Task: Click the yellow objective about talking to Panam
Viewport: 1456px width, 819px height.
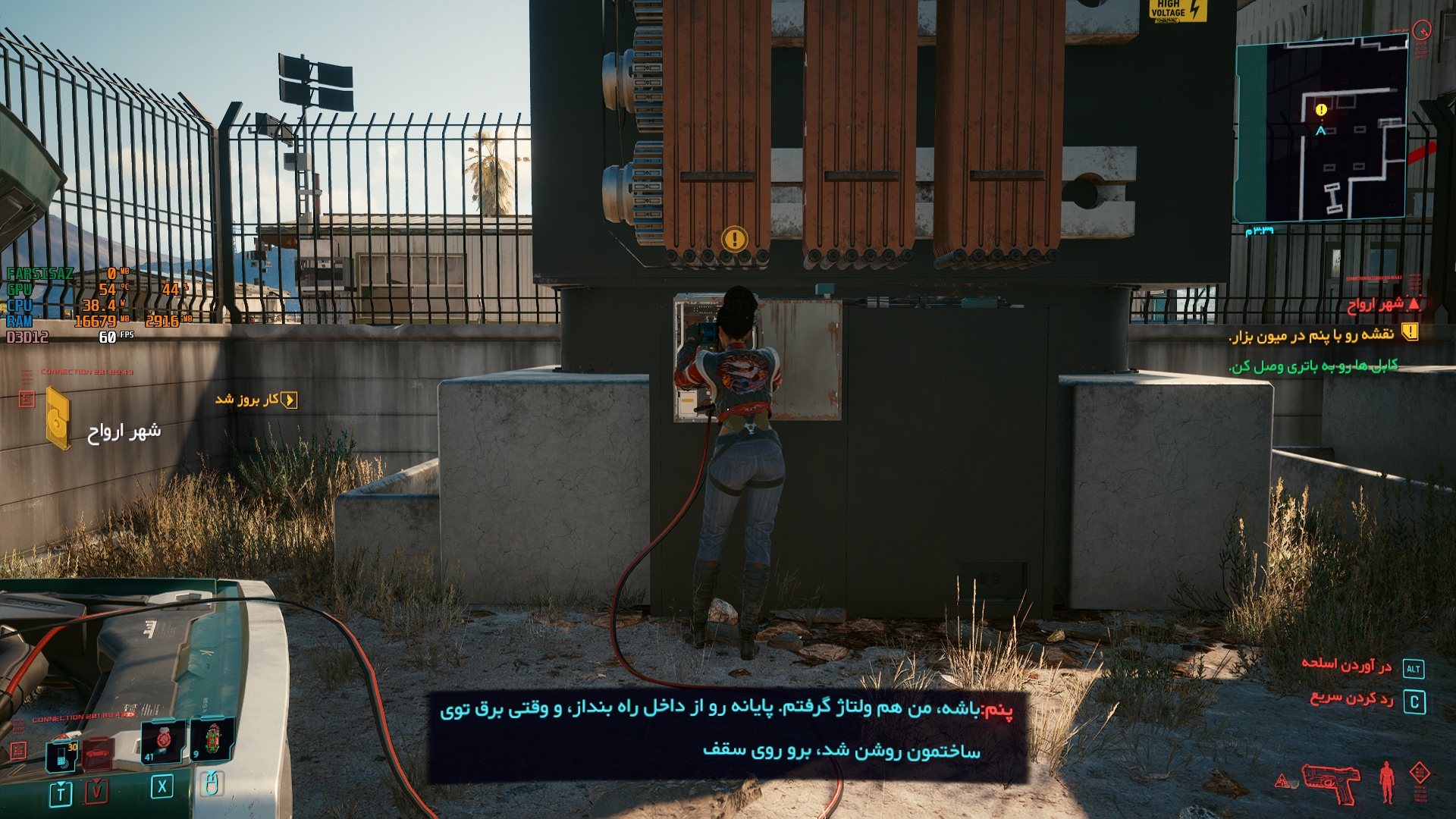Action: [x=1312, y=334]
